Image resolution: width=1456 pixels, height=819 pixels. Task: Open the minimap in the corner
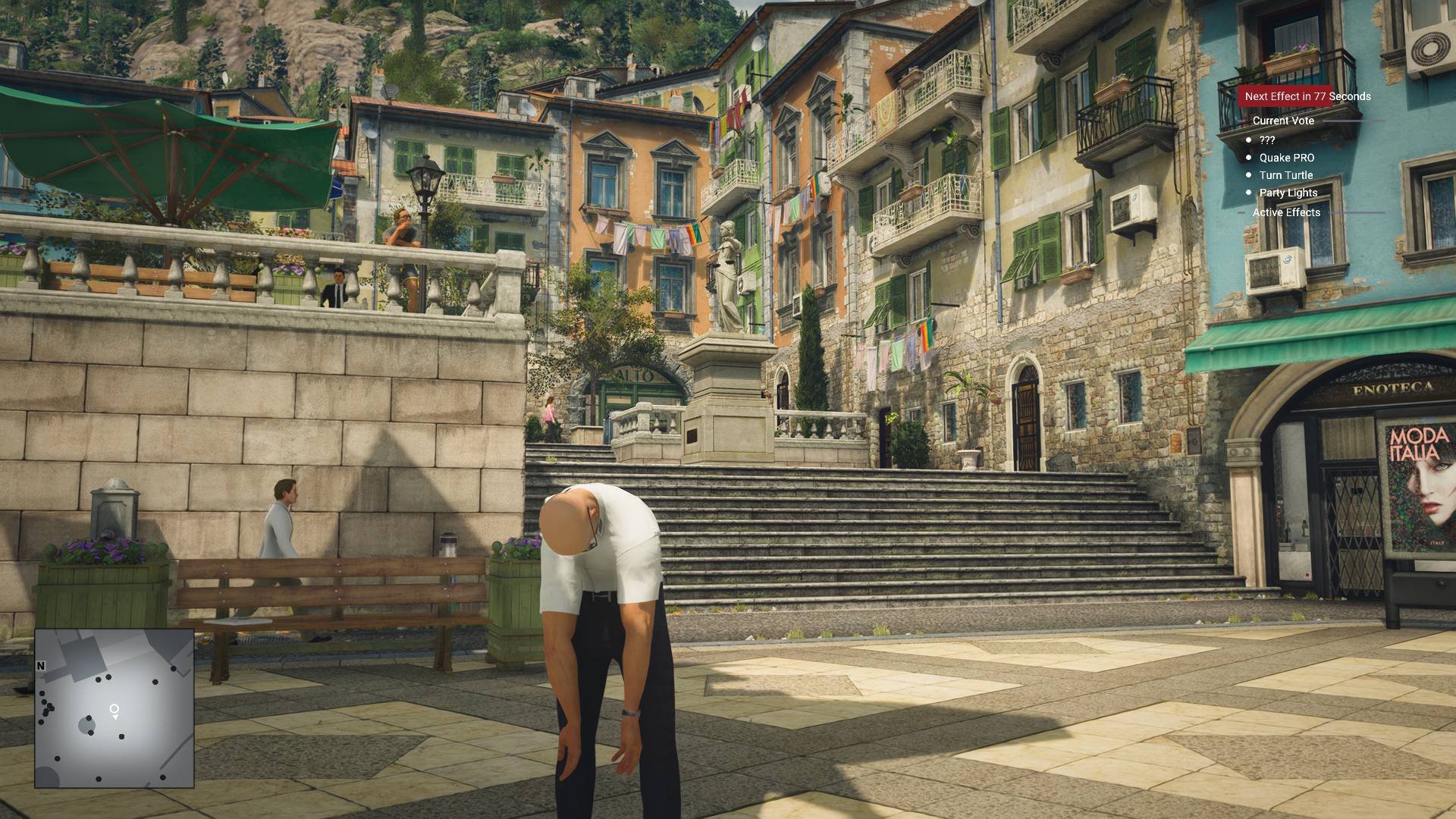coord(114,708)
